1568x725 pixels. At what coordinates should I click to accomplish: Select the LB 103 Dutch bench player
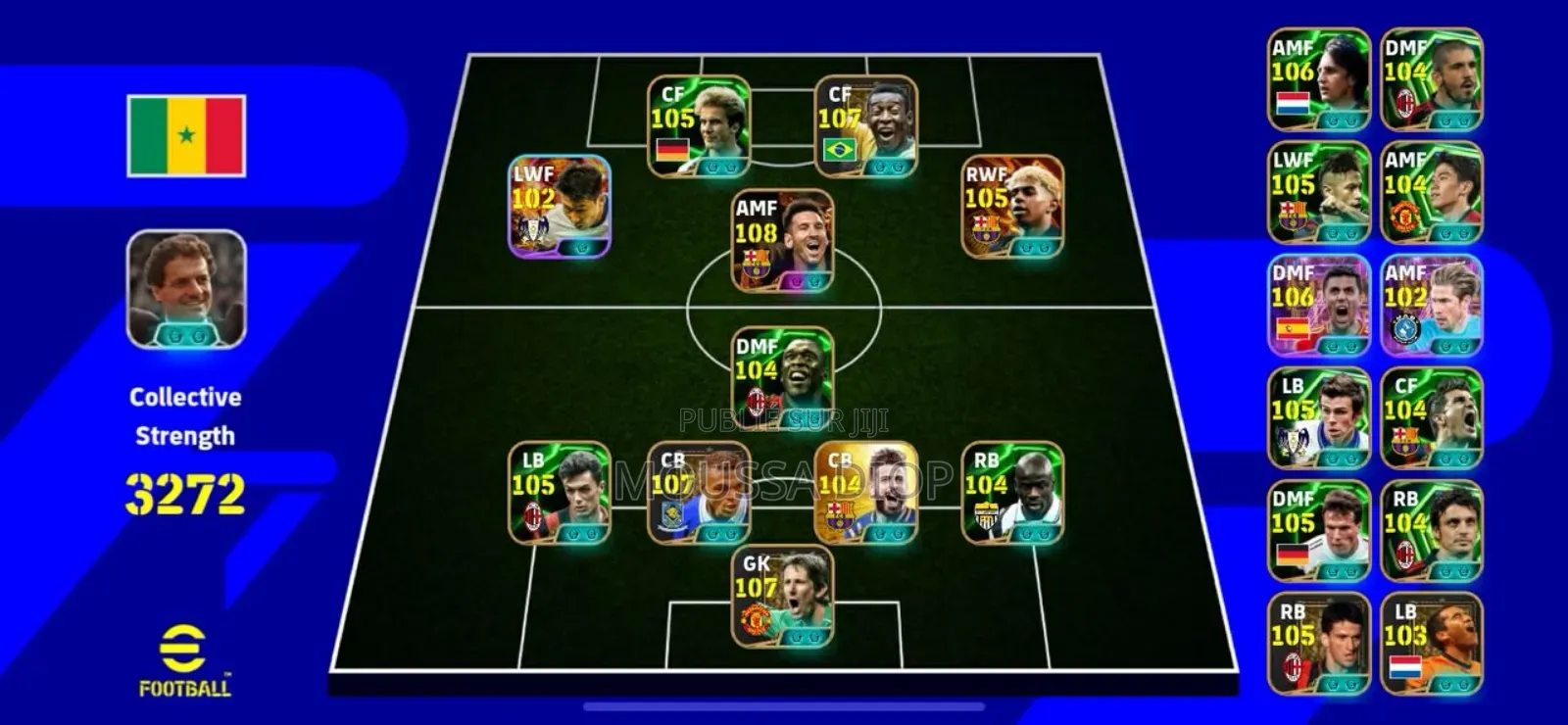[1431, 642]
